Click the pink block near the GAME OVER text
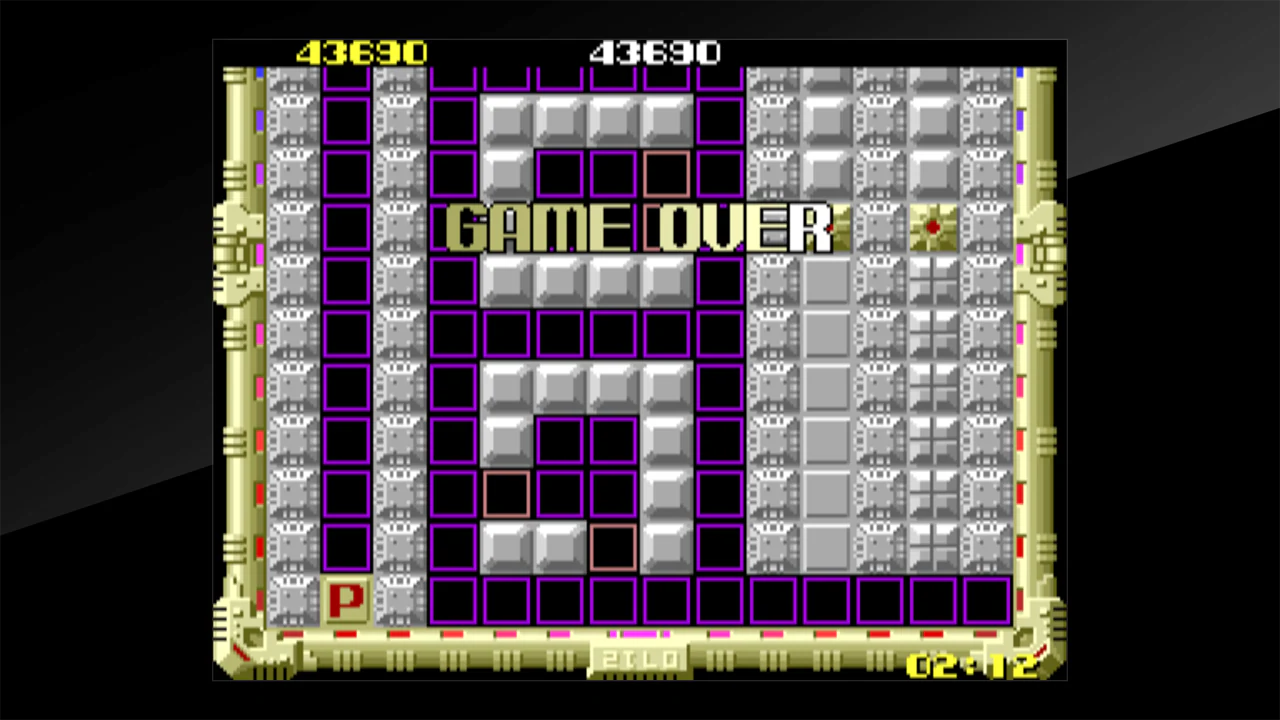1280x720 pixels. click(668, 175)
